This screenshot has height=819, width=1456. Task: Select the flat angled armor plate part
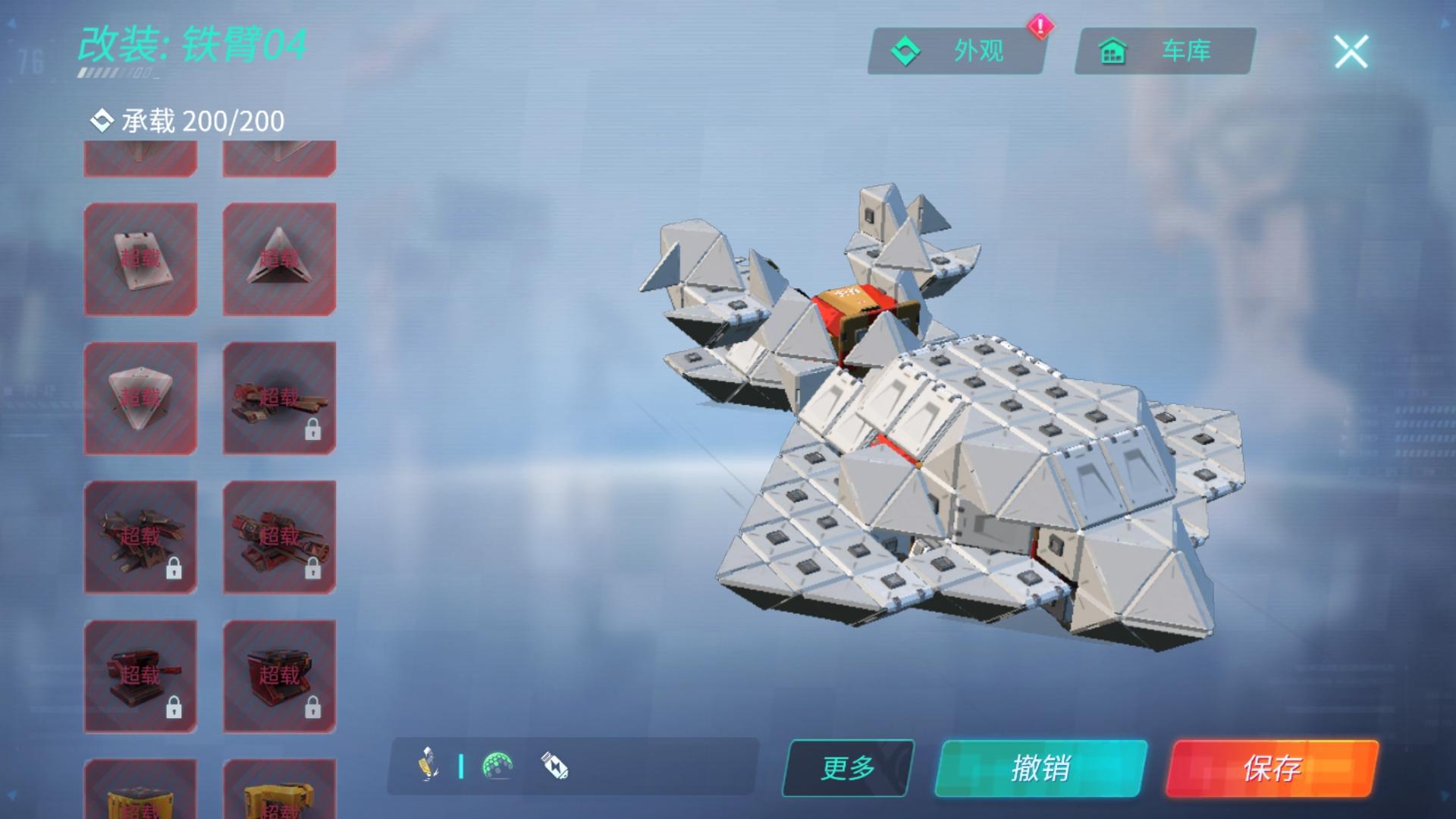pyautogui.click(x=140, y=259)
